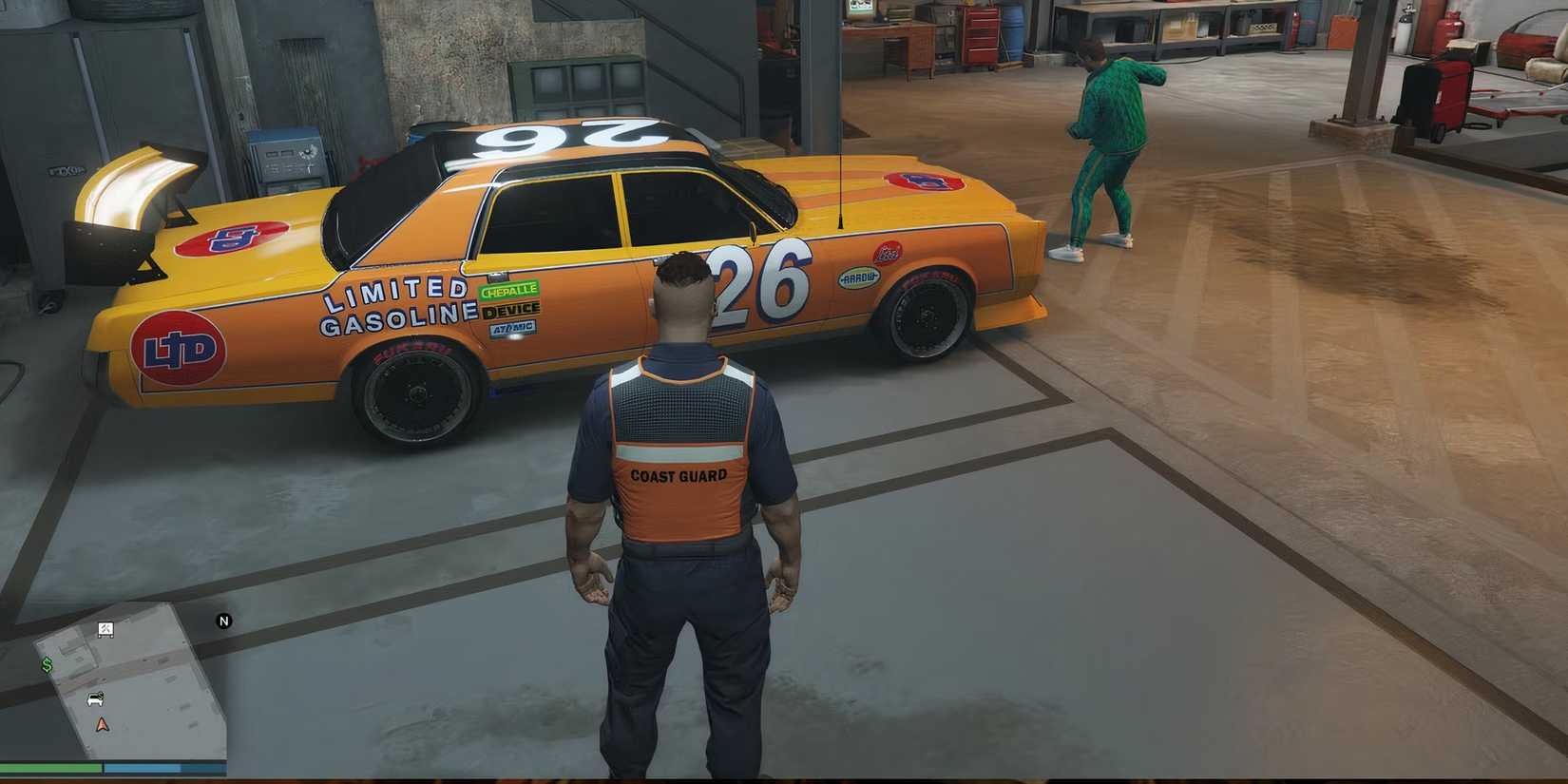Select the green dollar sign on the minimap

click(x=47, y=664)
